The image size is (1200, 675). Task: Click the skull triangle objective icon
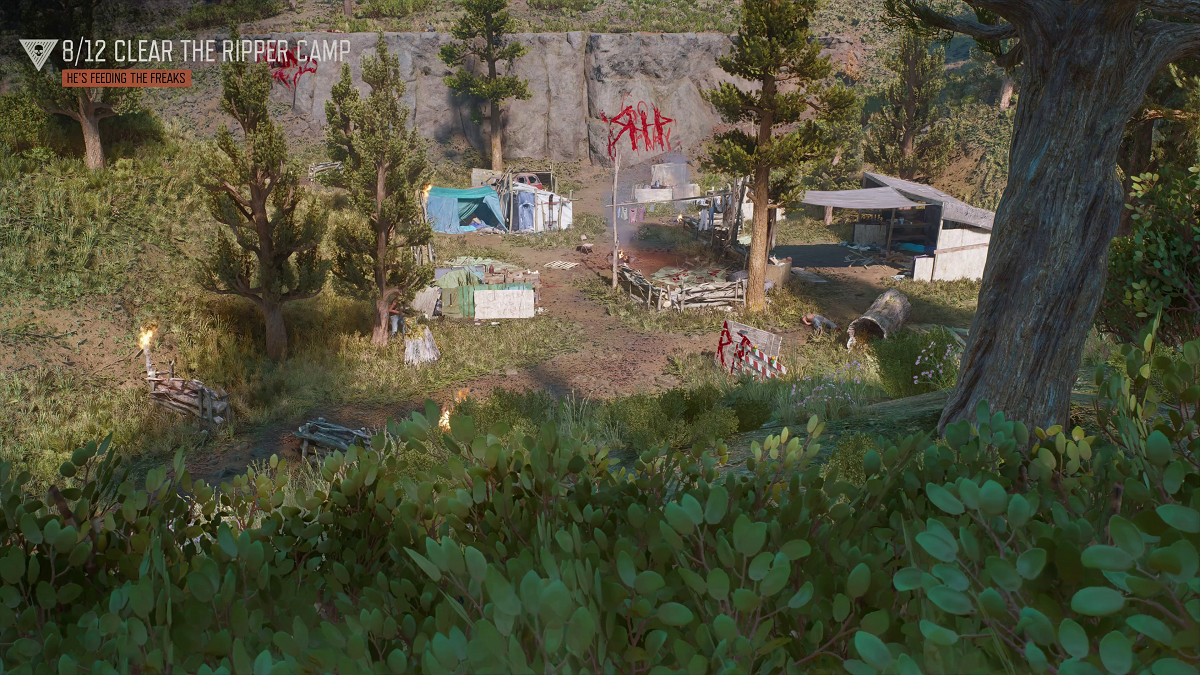(38, 53)
